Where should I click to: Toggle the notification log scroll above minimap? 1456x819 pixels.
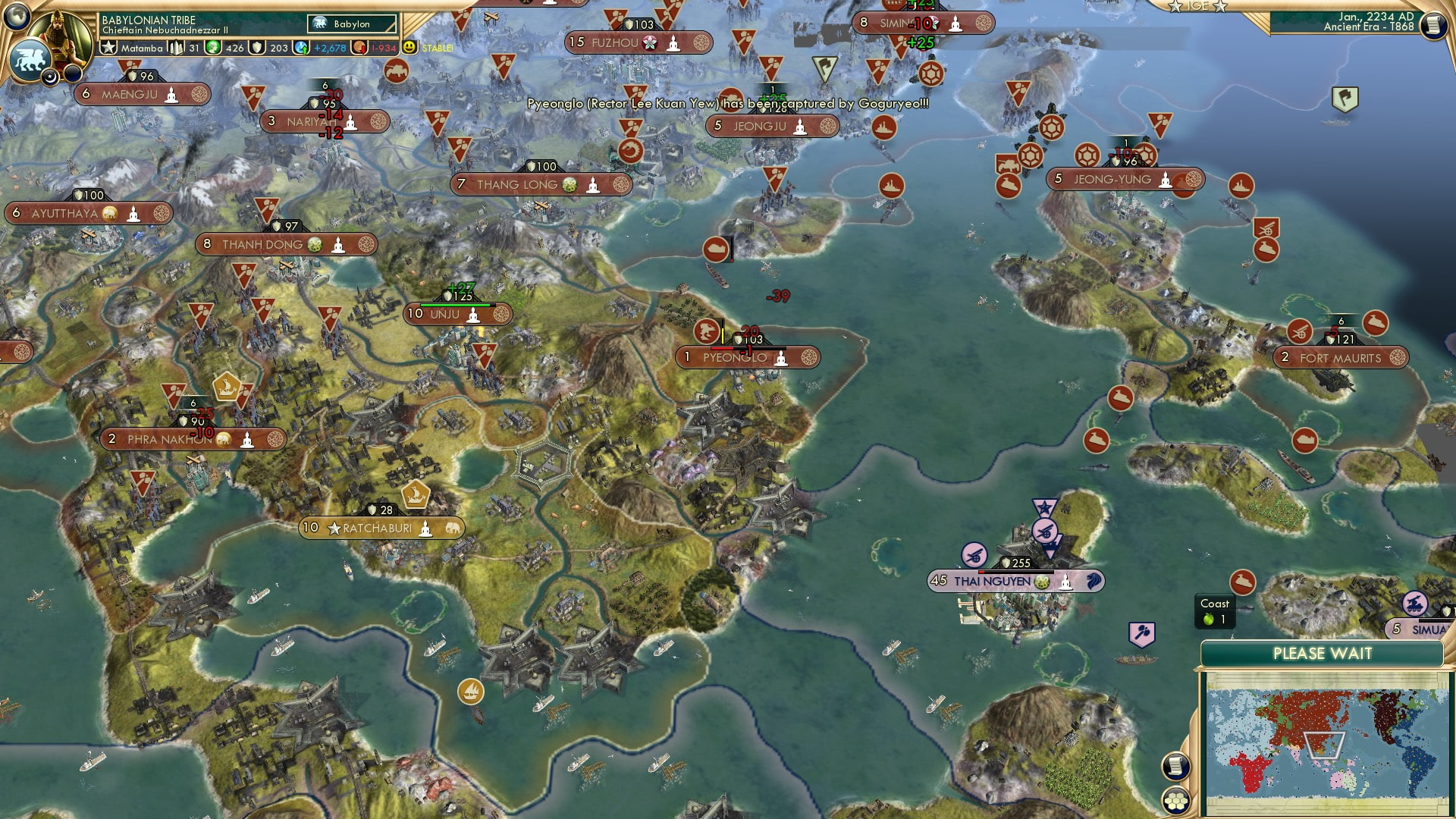click(1175, 766)
